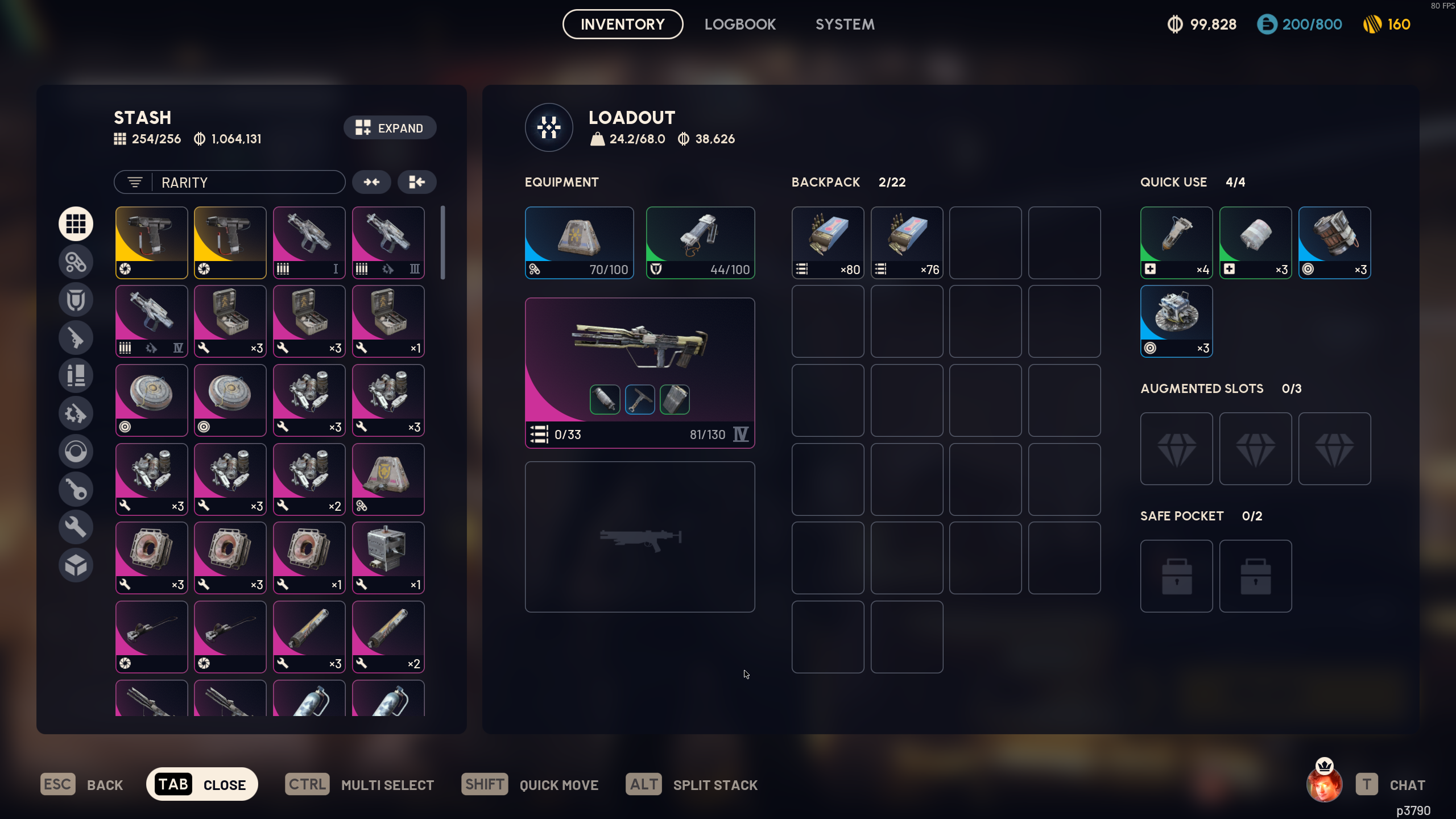1456x819 pixels.
Task: Filter stash by wrench materials category
Action: pyautogui.click(x=76, y=527)
